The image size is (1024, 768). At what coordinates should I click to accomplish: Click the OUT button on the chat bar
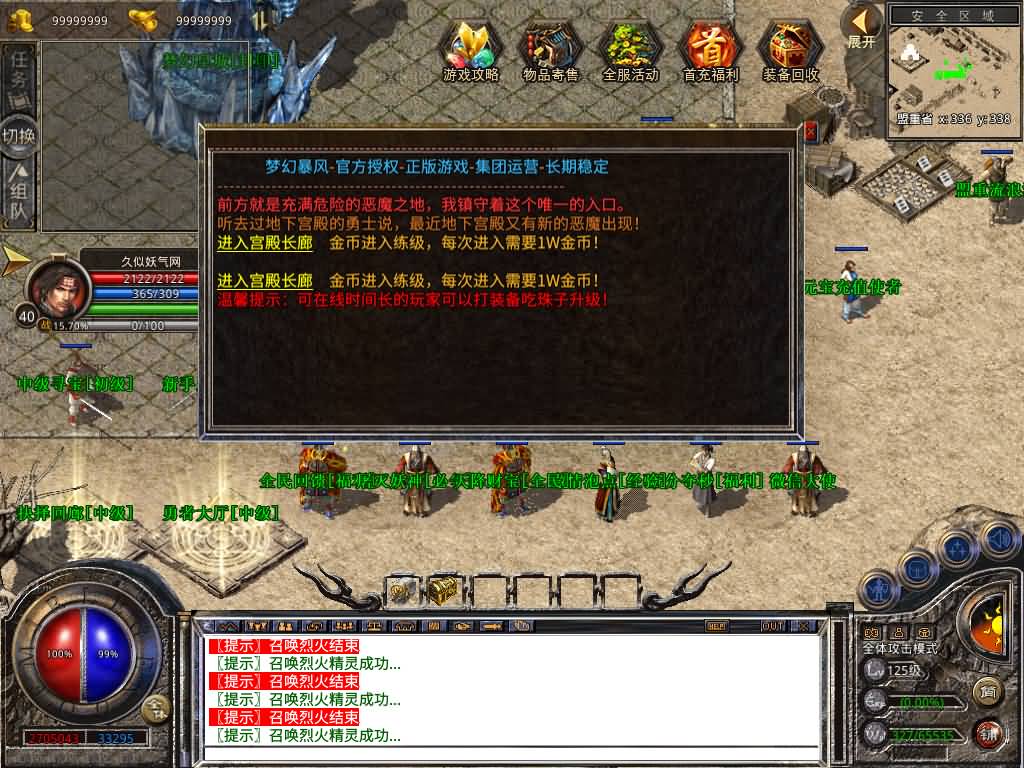772,626
